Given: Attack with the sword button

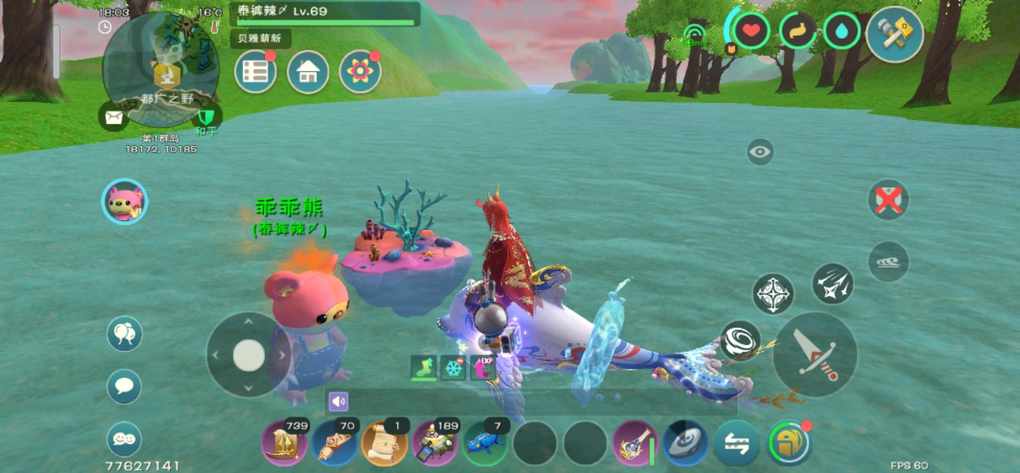Looking at the screenshot, I should coord(815,355).
